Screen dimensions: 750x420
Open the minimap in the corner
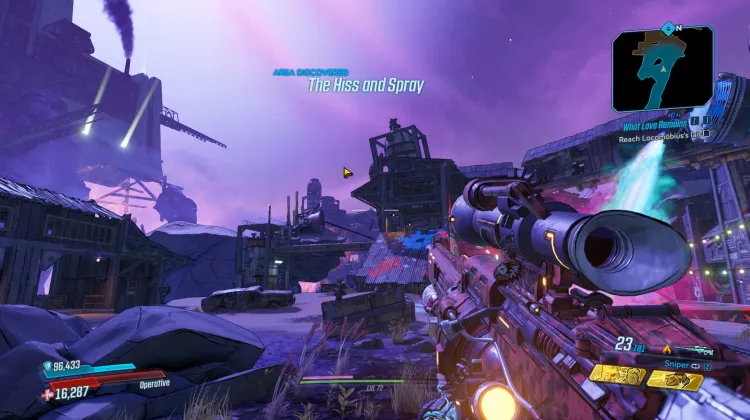662,68
